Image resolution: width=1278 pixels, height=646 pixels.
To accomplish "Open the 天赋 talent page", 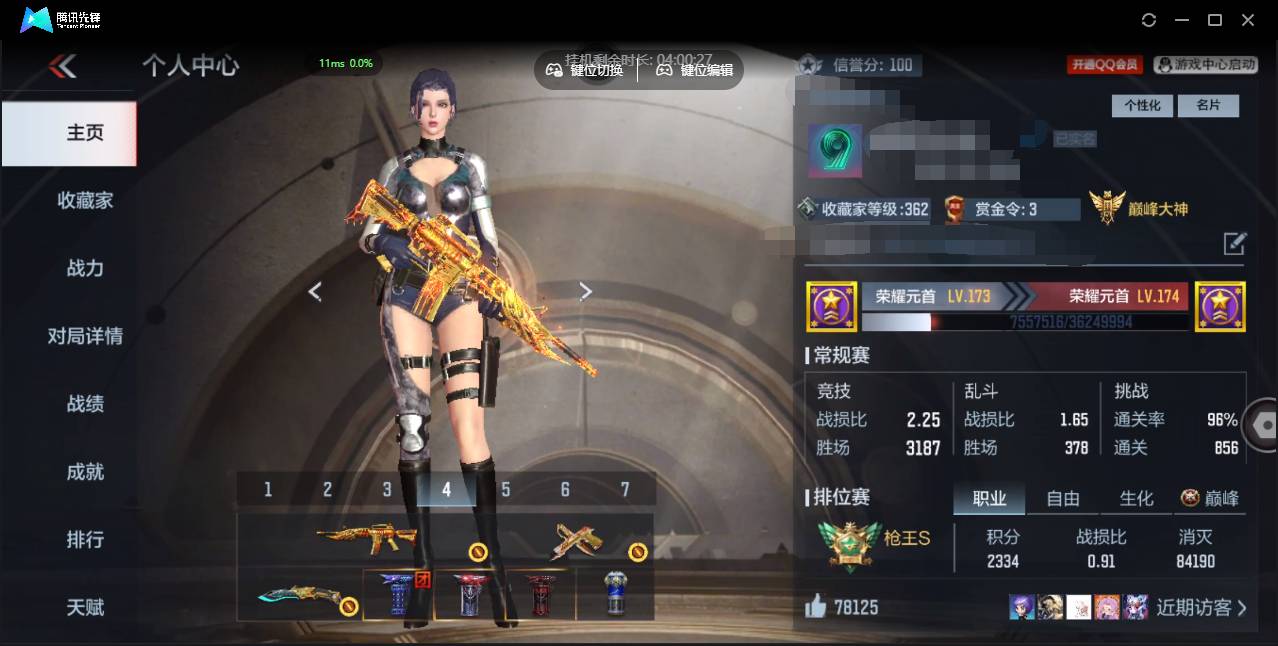I will pyautogui.click(x=85, y=607).
